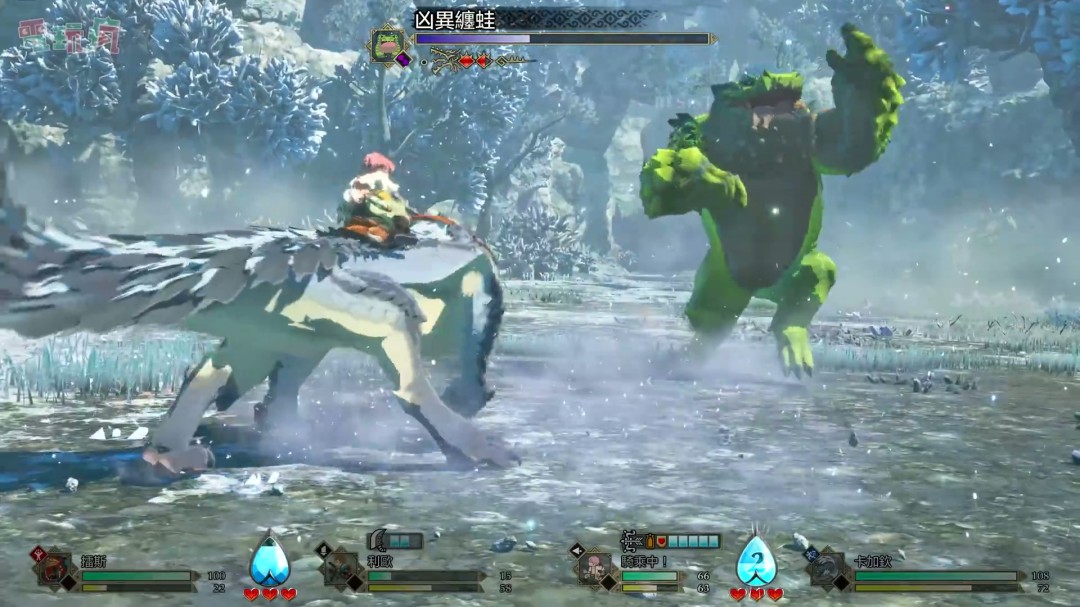Choose the pink-haired rider portrait
Viewport: 1080px width, 607px height.
click(x=596, y=568)
